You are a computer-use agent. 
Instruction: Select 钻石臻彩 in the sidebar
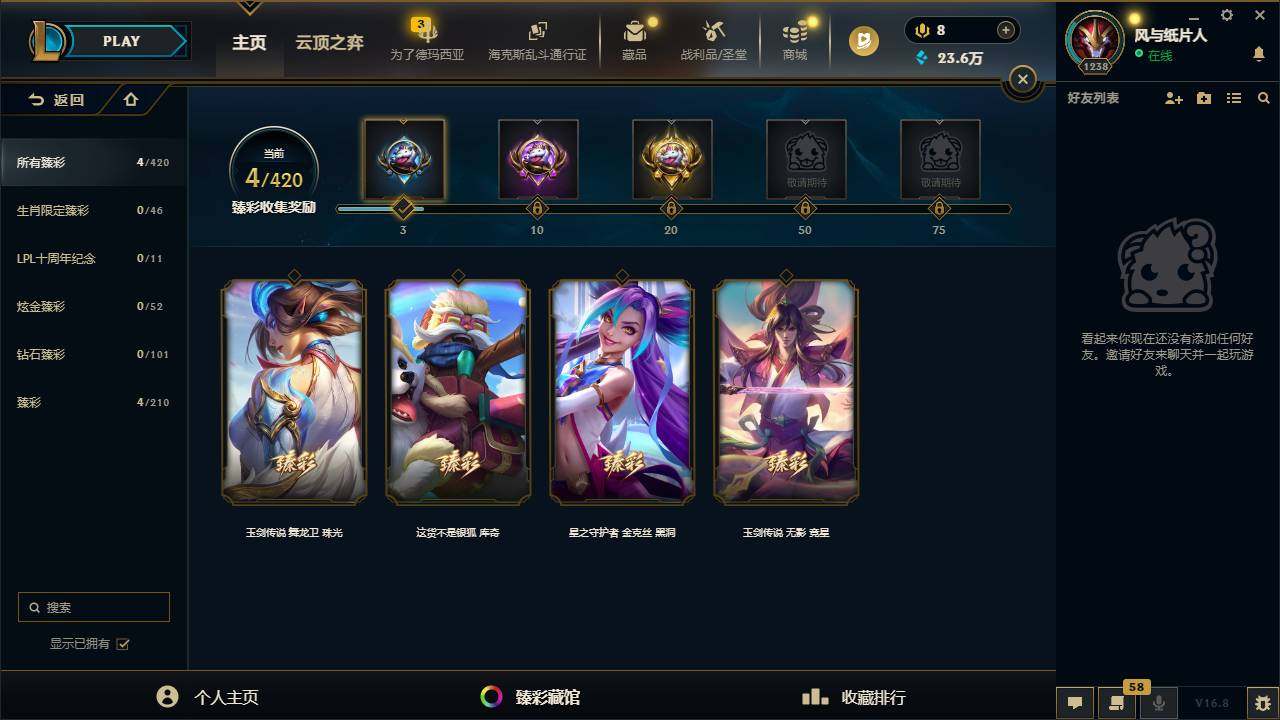coord(60,354)
